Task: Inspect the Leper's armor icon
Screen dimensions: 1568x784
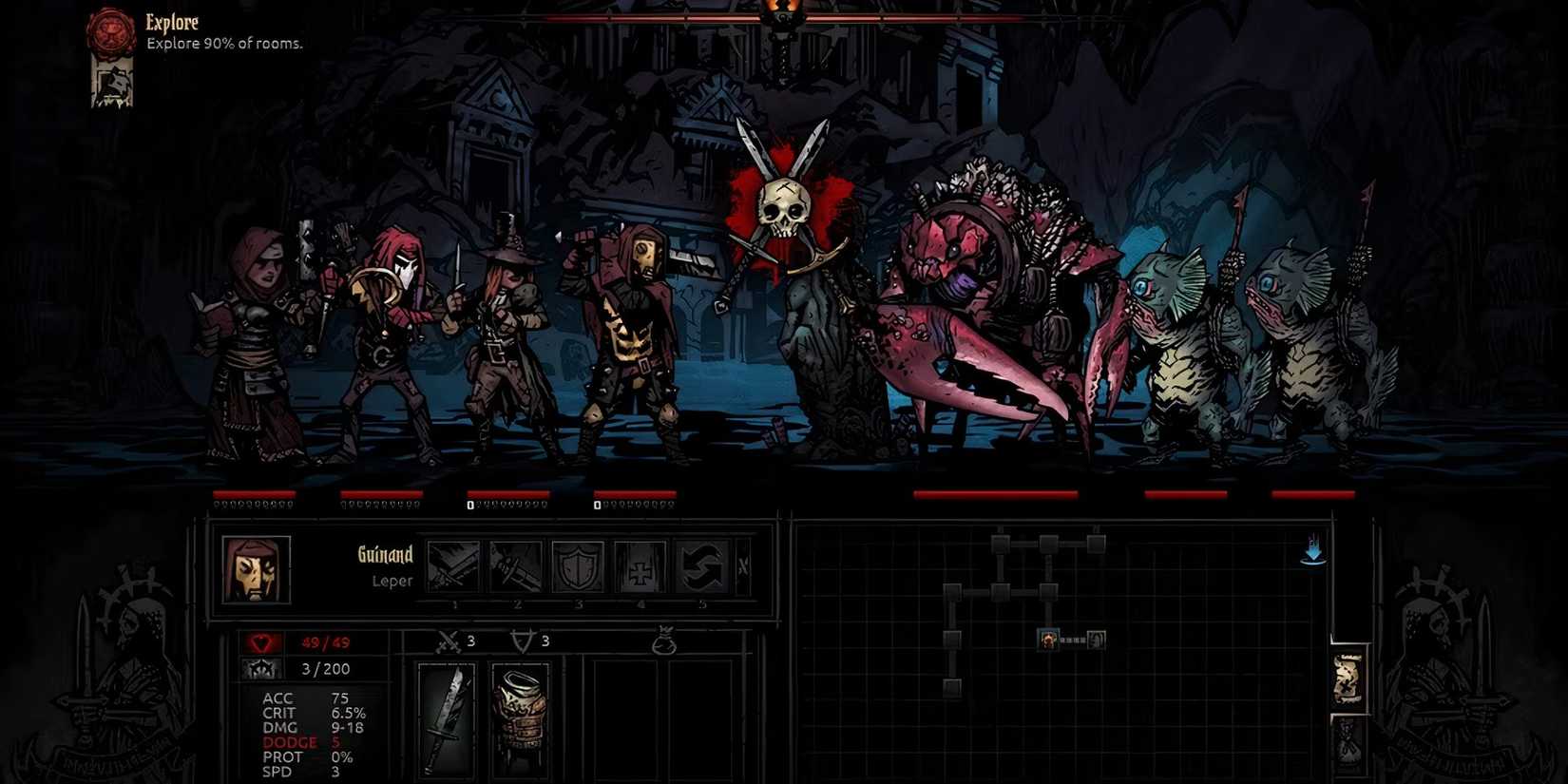Action: coord(521,719)
